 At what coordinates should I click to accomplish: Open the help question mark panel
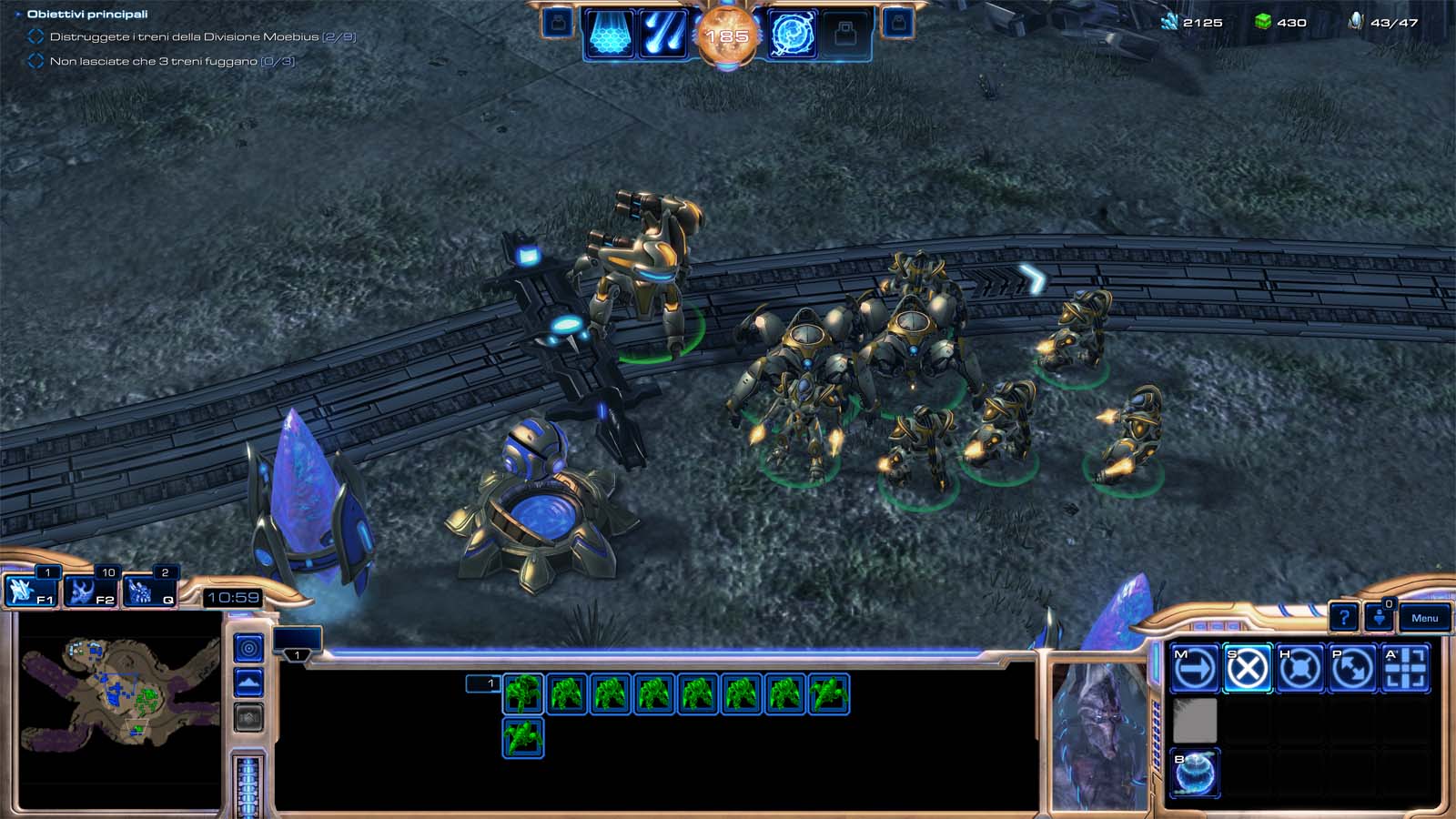[x=1344, y=618]
